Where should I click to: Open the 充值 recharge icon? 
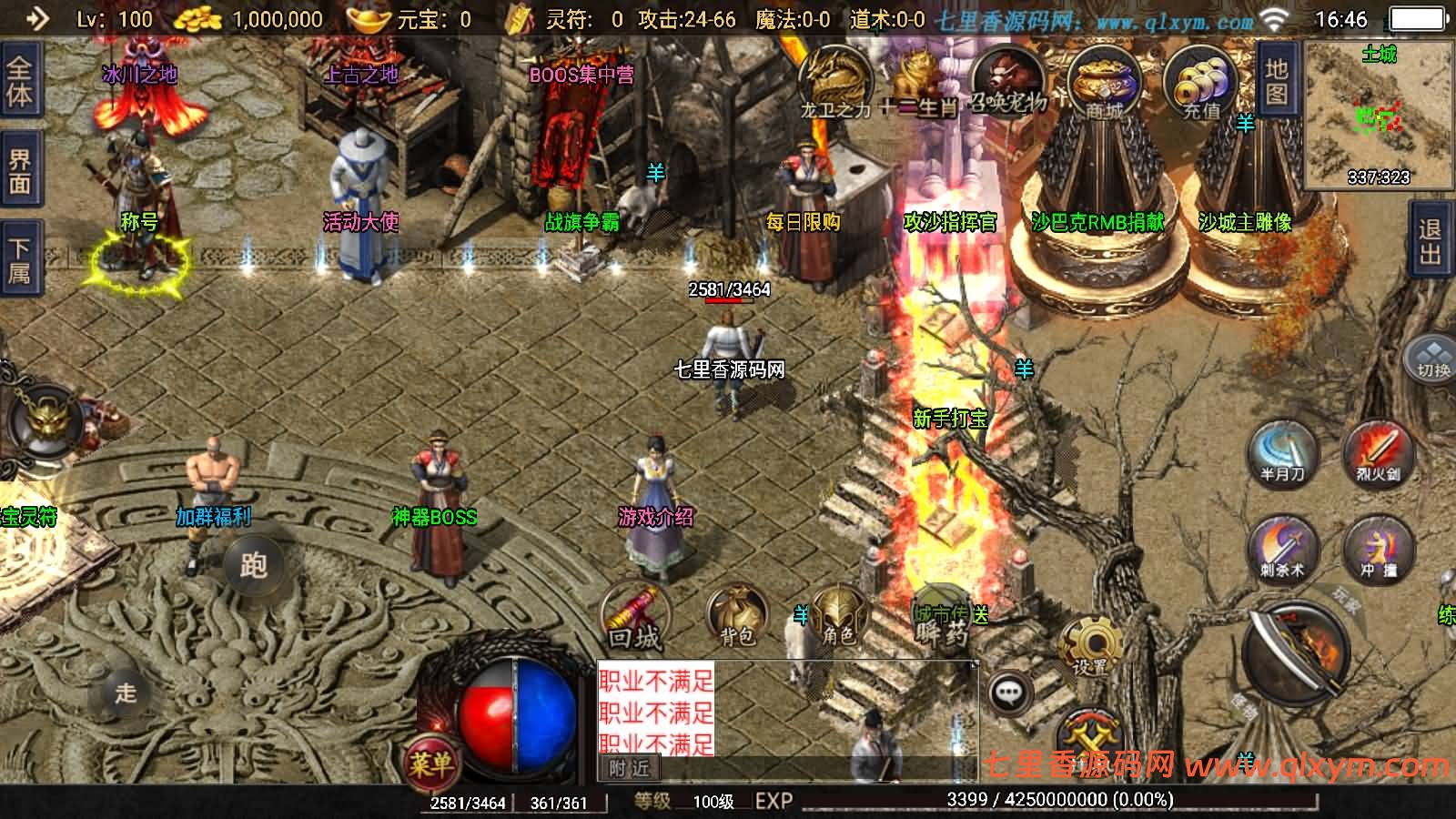tap(1201, 84)
